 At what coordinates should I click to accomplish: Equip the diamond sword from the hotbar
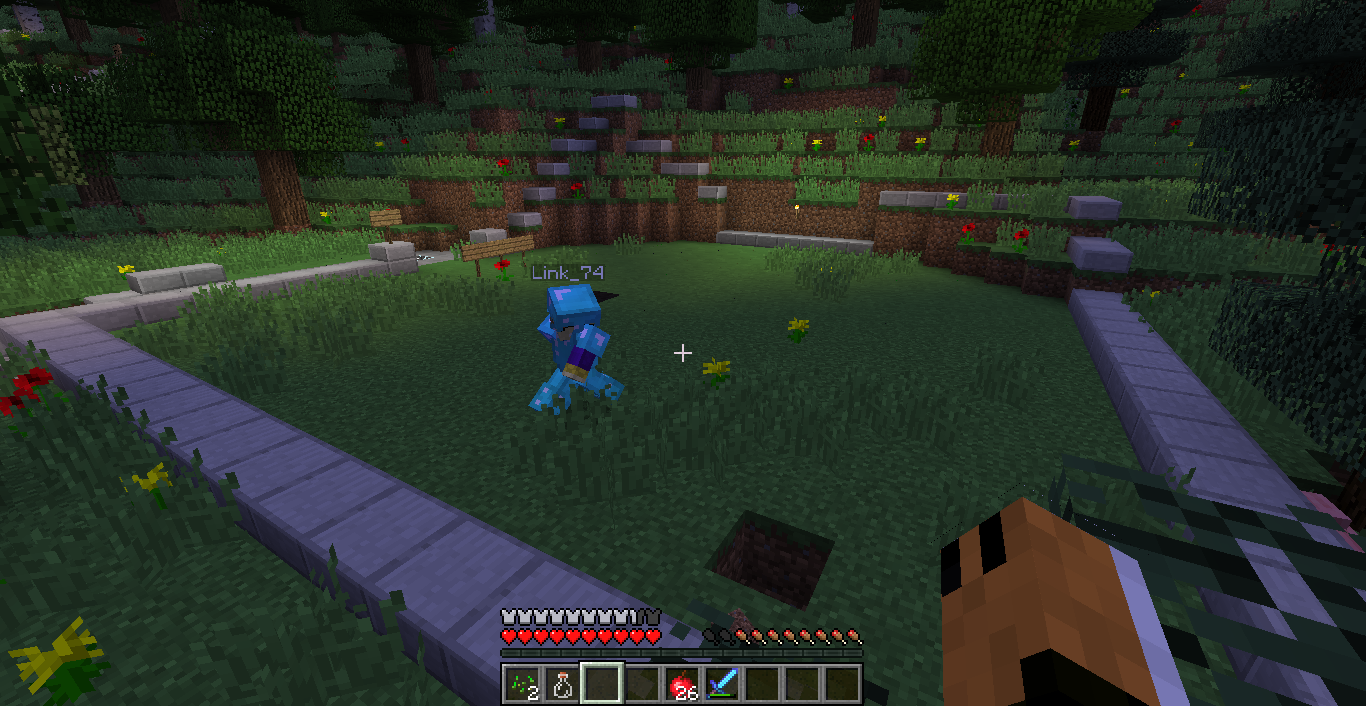click(x=722, y=684)
